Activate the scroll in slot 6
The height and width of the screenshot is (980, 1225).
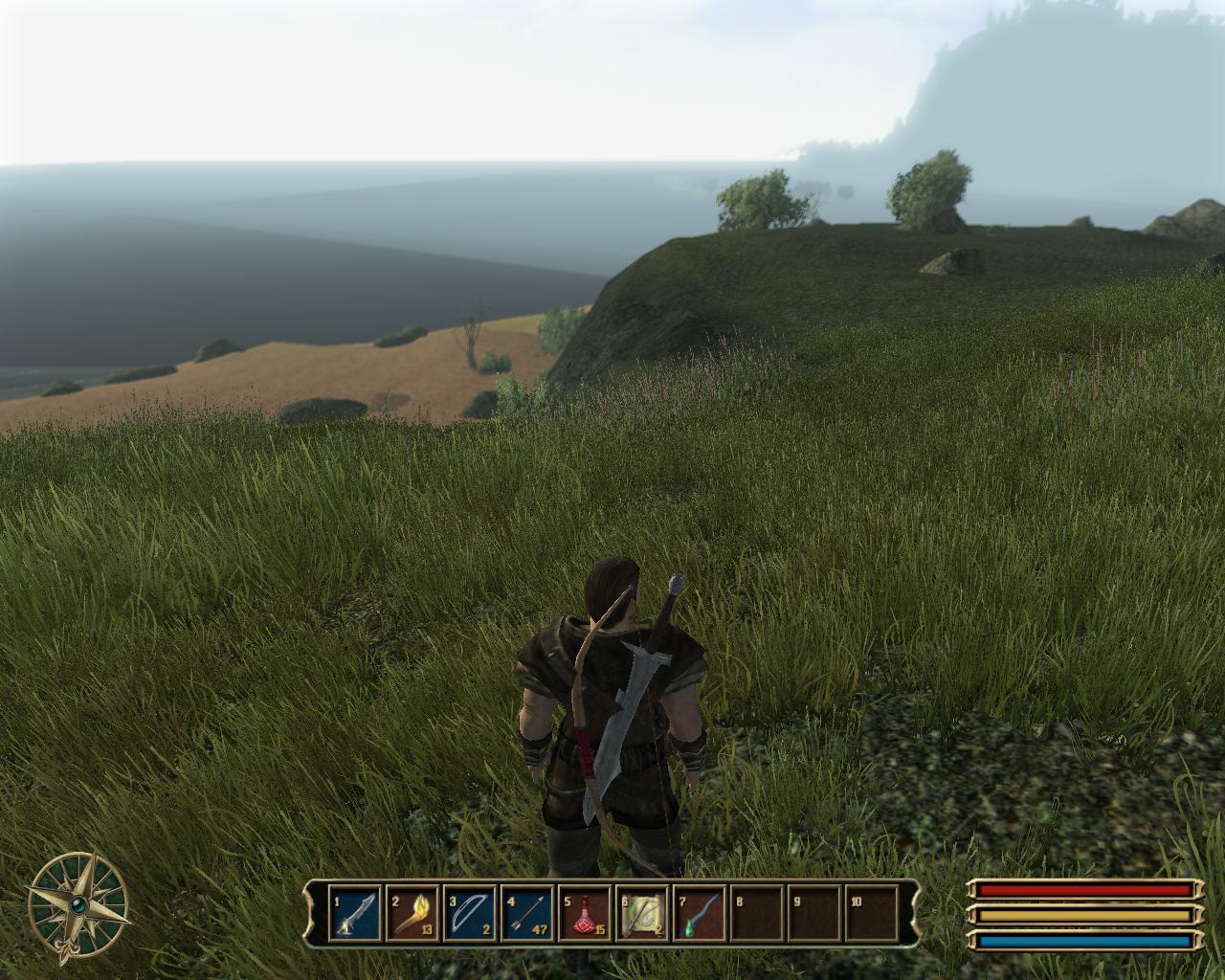(x=641, y=914)
